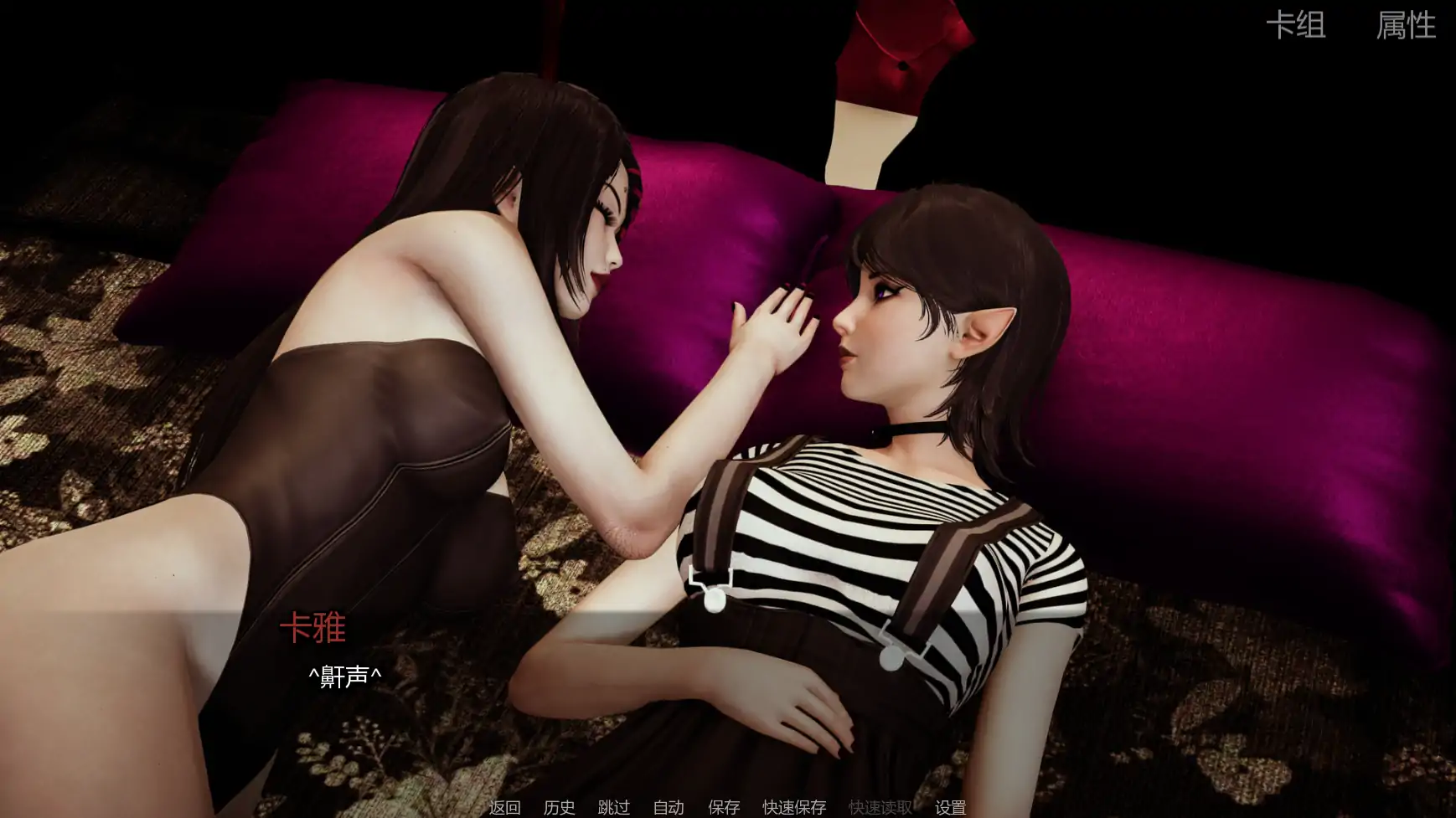Reopen 历史 to review past lines
Screen dimensions: 1456x818
coord(560,807)
